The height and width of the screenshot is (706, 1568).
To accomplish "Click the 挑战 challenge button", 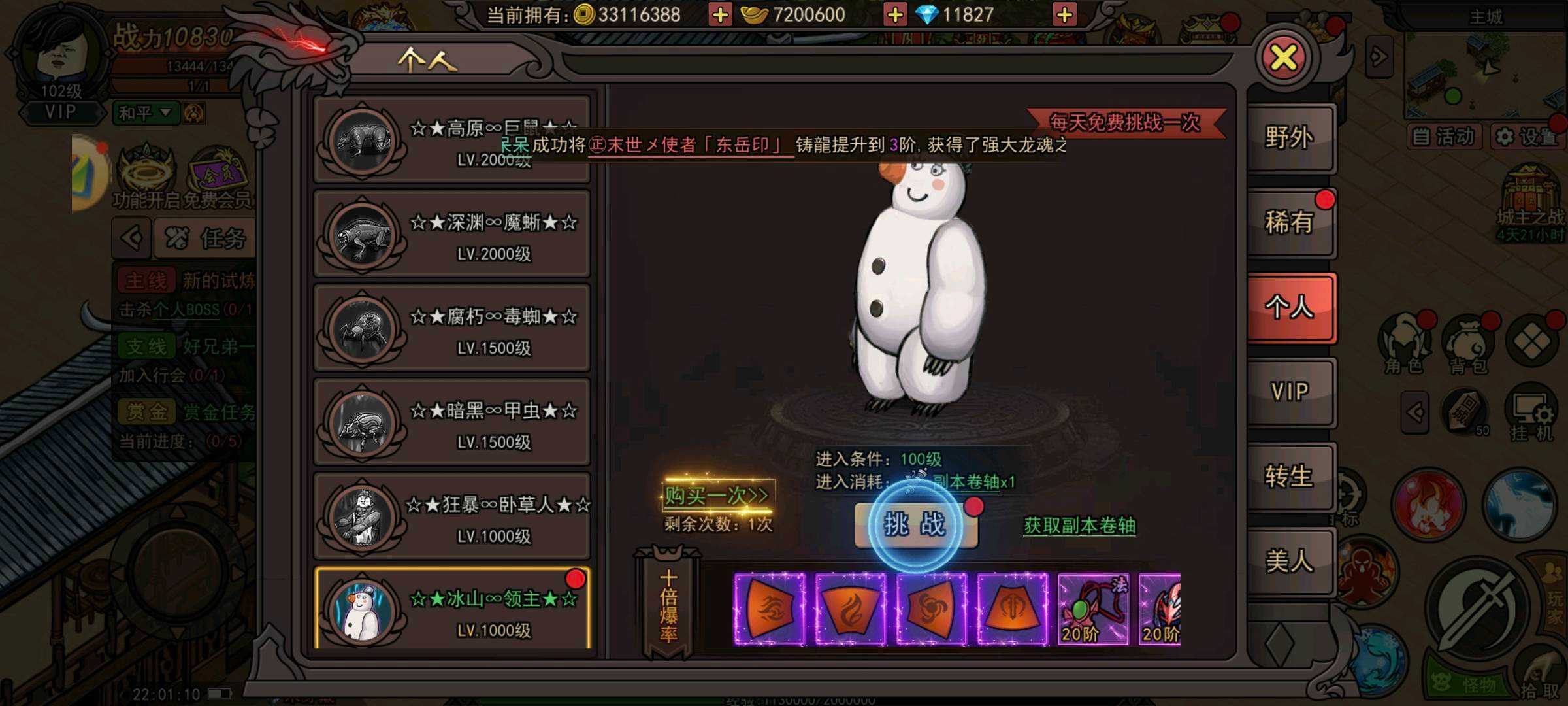I will [915, 524].
